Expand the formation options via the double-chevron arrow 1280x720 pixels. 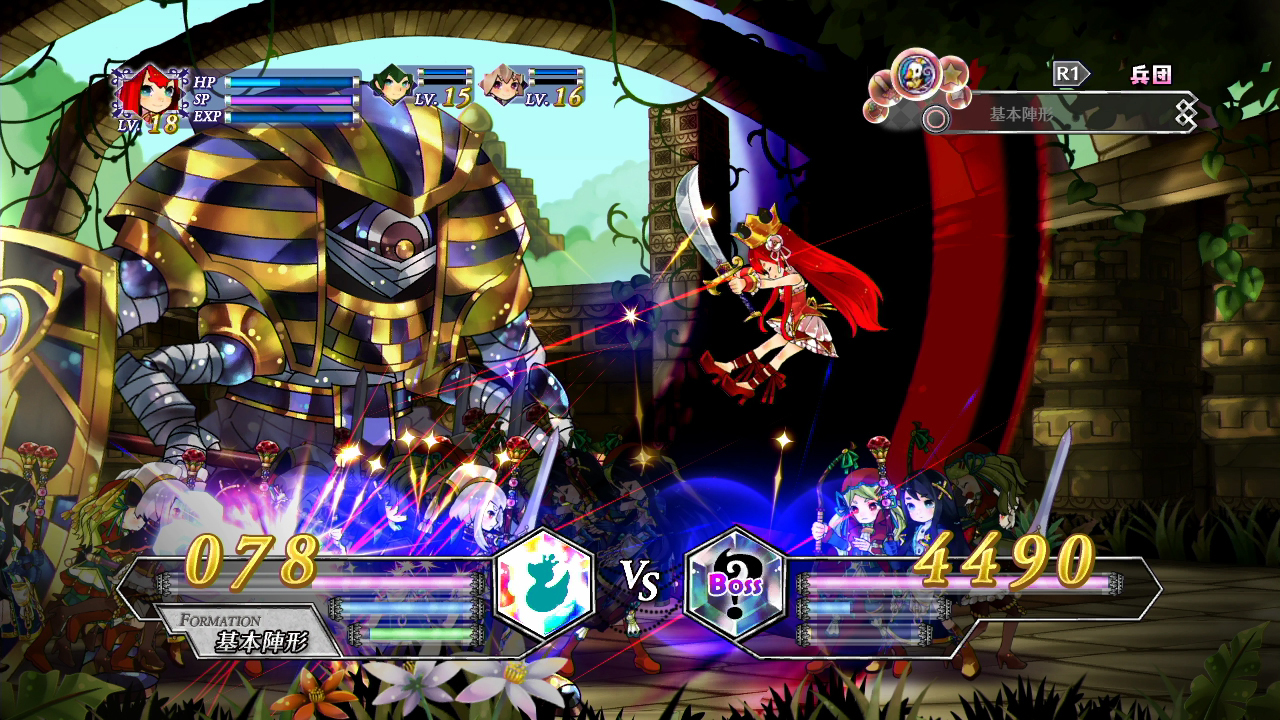tap(1185, 111)
